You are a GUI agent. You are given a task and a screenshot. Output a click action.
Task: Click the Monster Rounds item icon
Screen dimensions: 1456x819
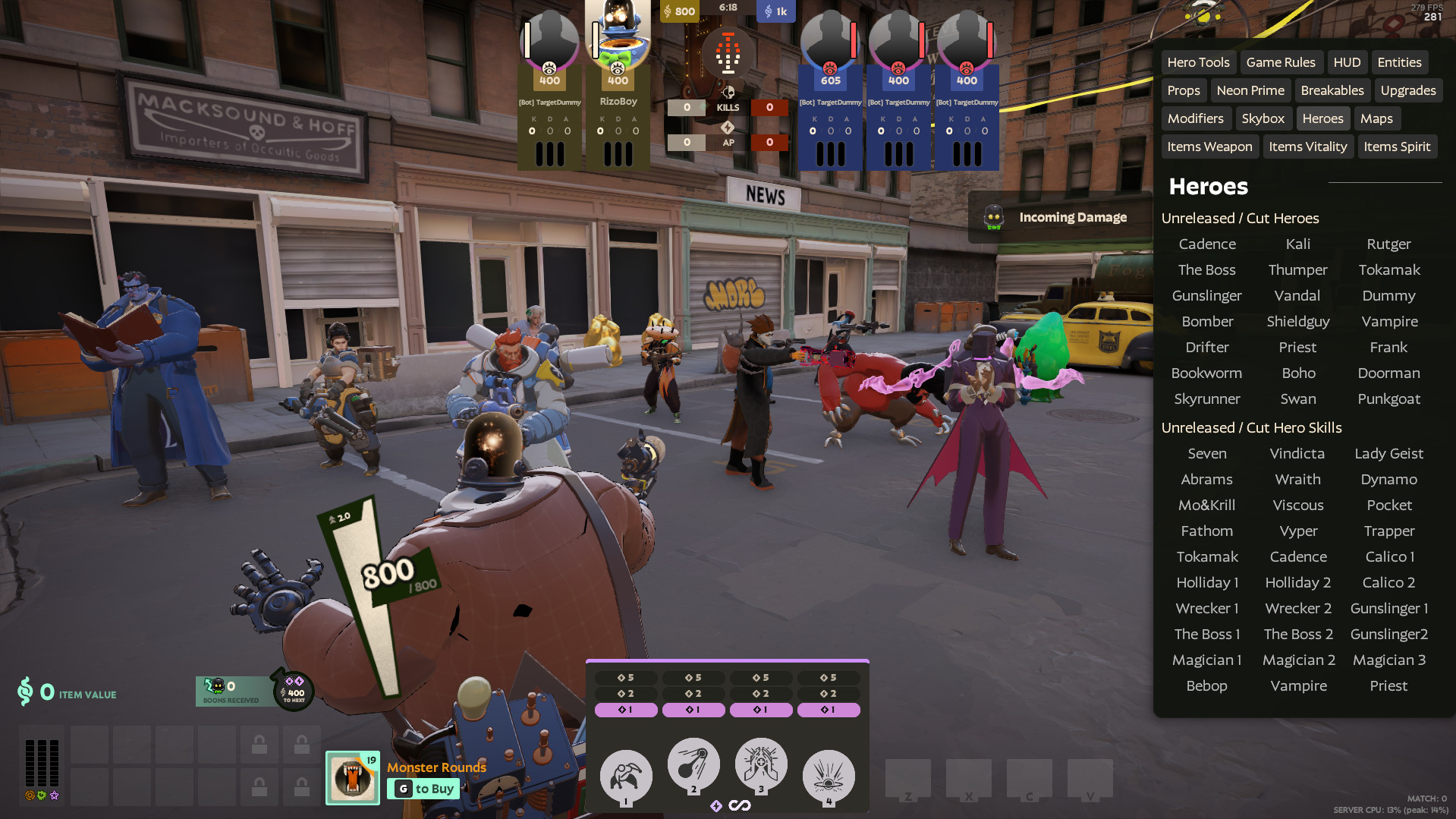352,777
